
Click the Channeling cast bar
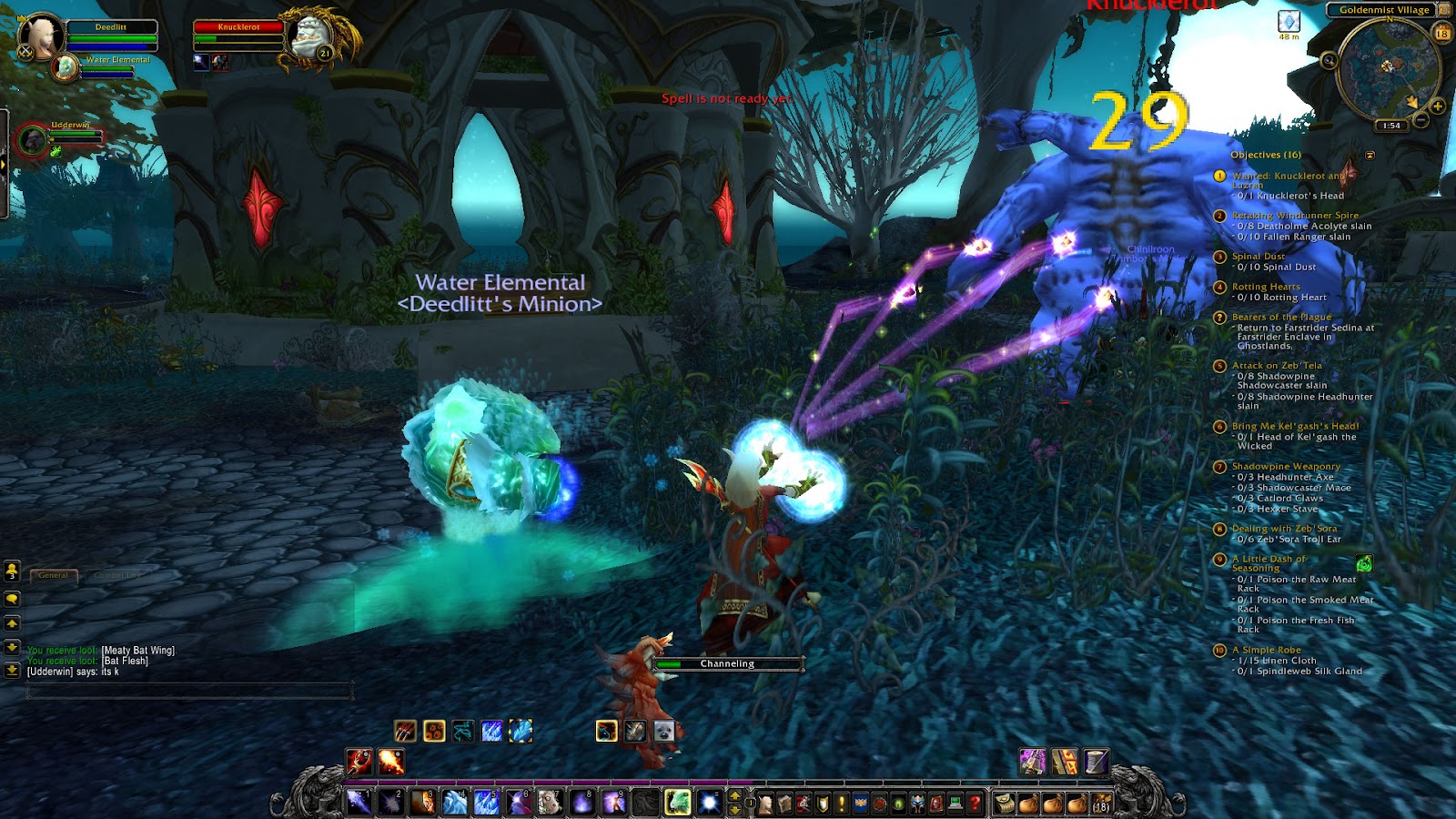(x=728, y=664)
